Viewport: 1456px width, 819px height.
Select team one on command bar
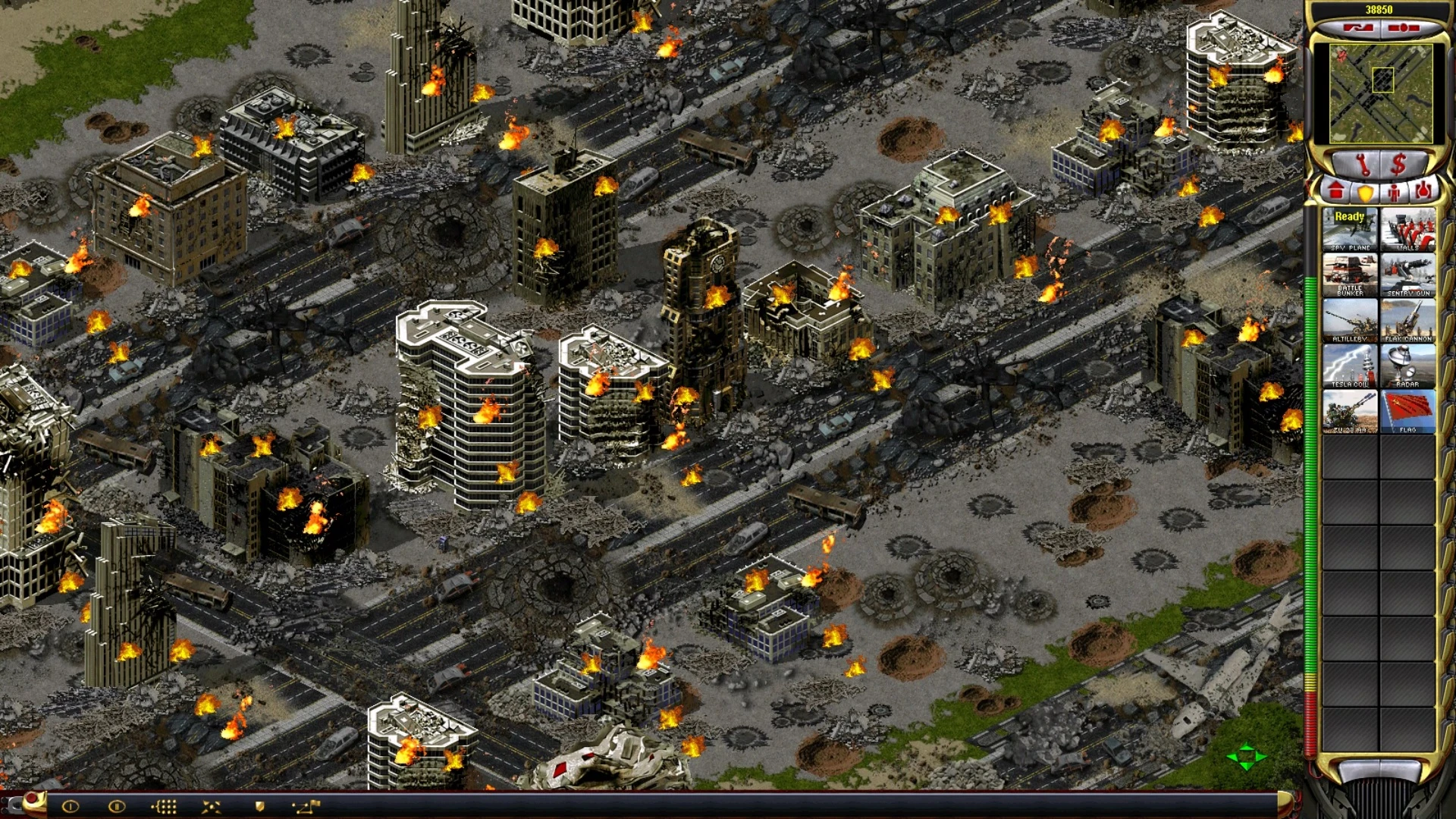70,806
